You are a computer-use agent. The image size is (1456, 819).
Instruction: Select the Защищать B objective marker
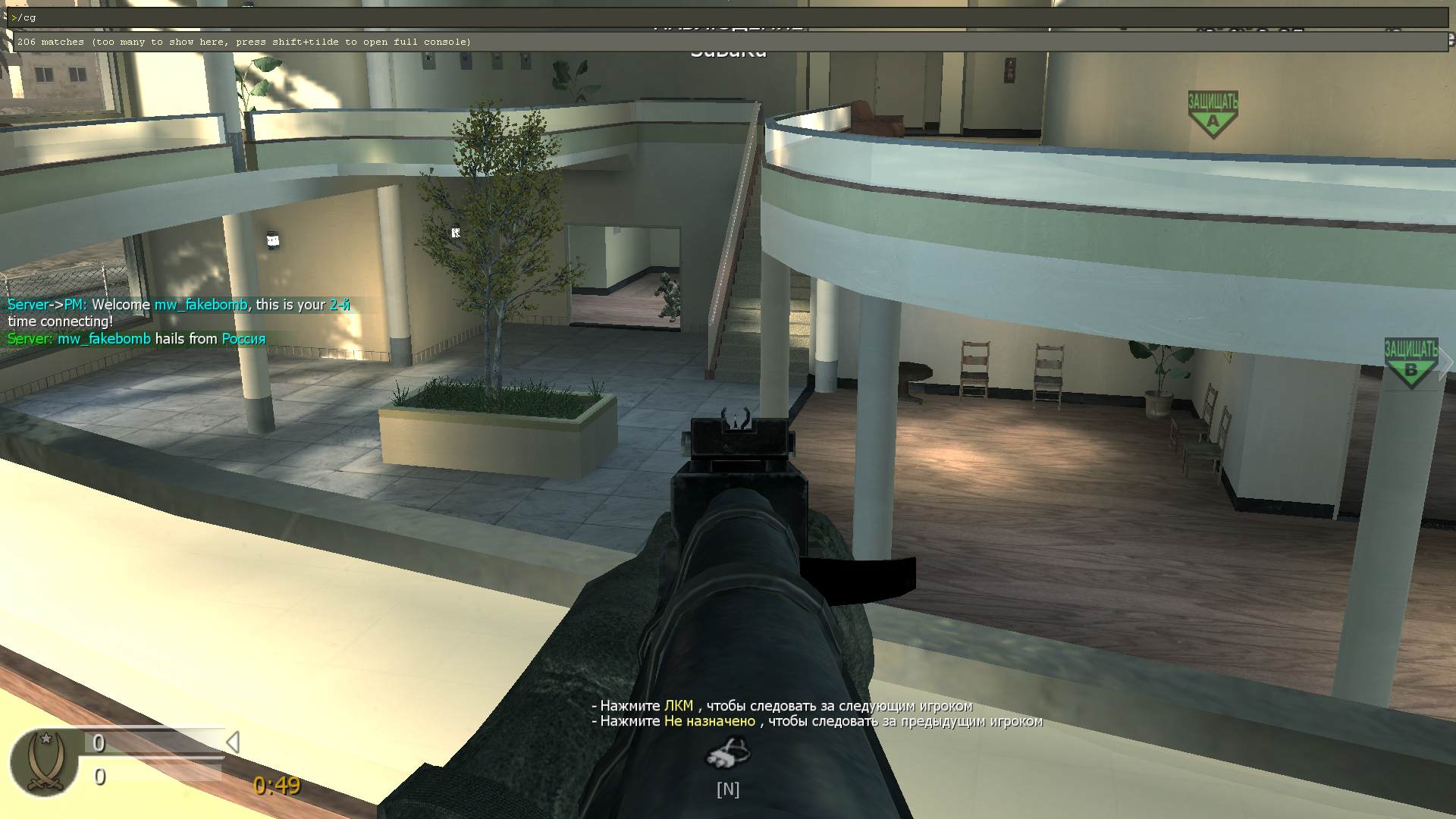[x=1410, y=363]
